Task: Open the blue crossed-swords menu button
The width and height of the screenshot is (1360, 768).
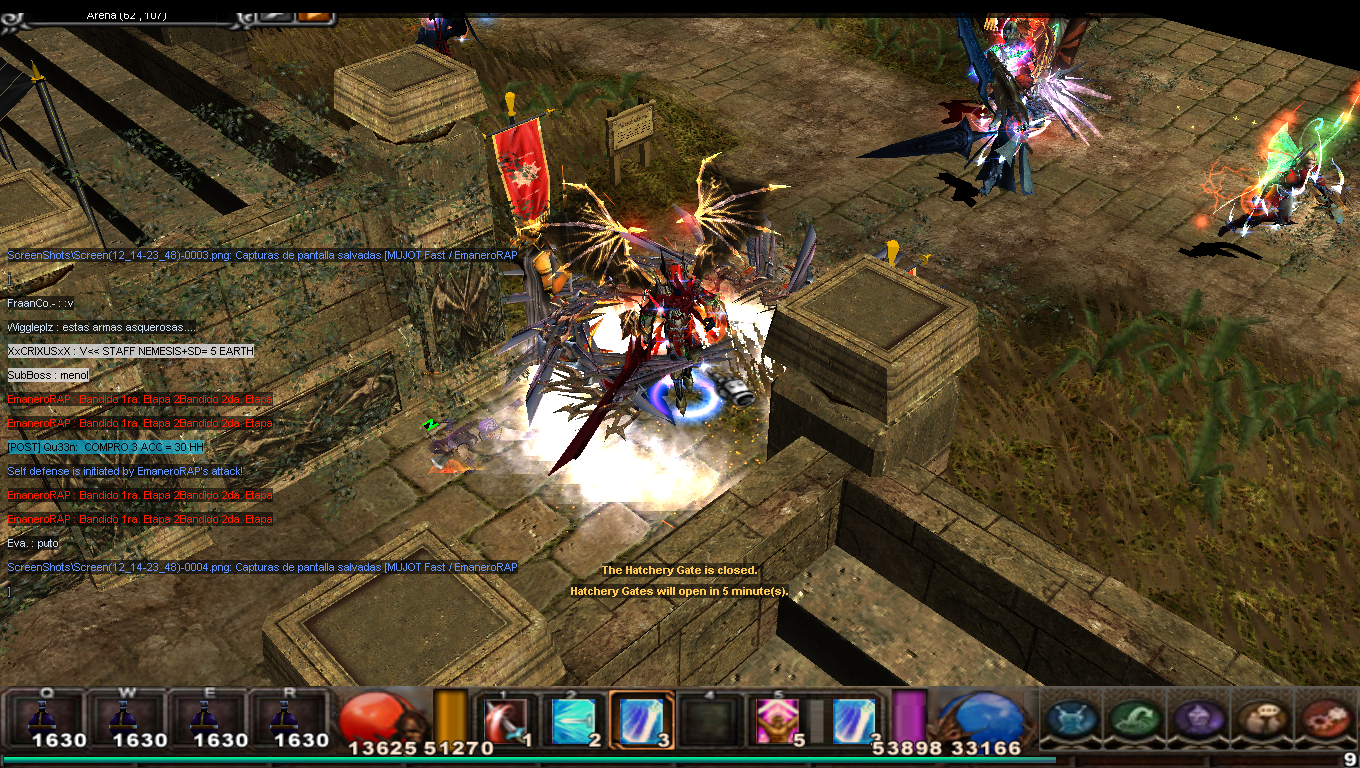Action: pyautogui.click(x=1071, y=719)
